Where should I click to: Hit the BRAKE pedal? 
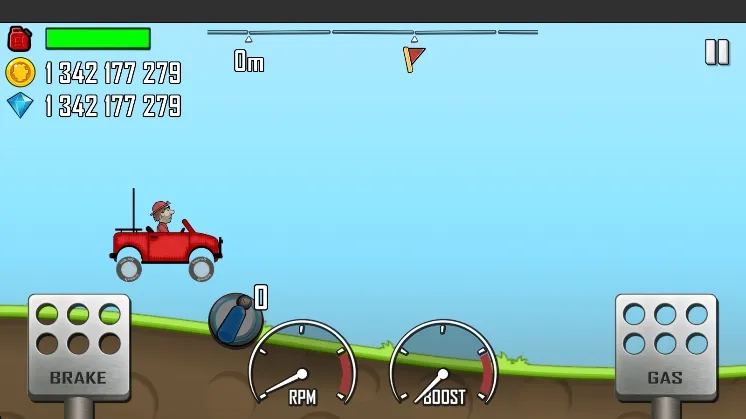coord(78,346)
